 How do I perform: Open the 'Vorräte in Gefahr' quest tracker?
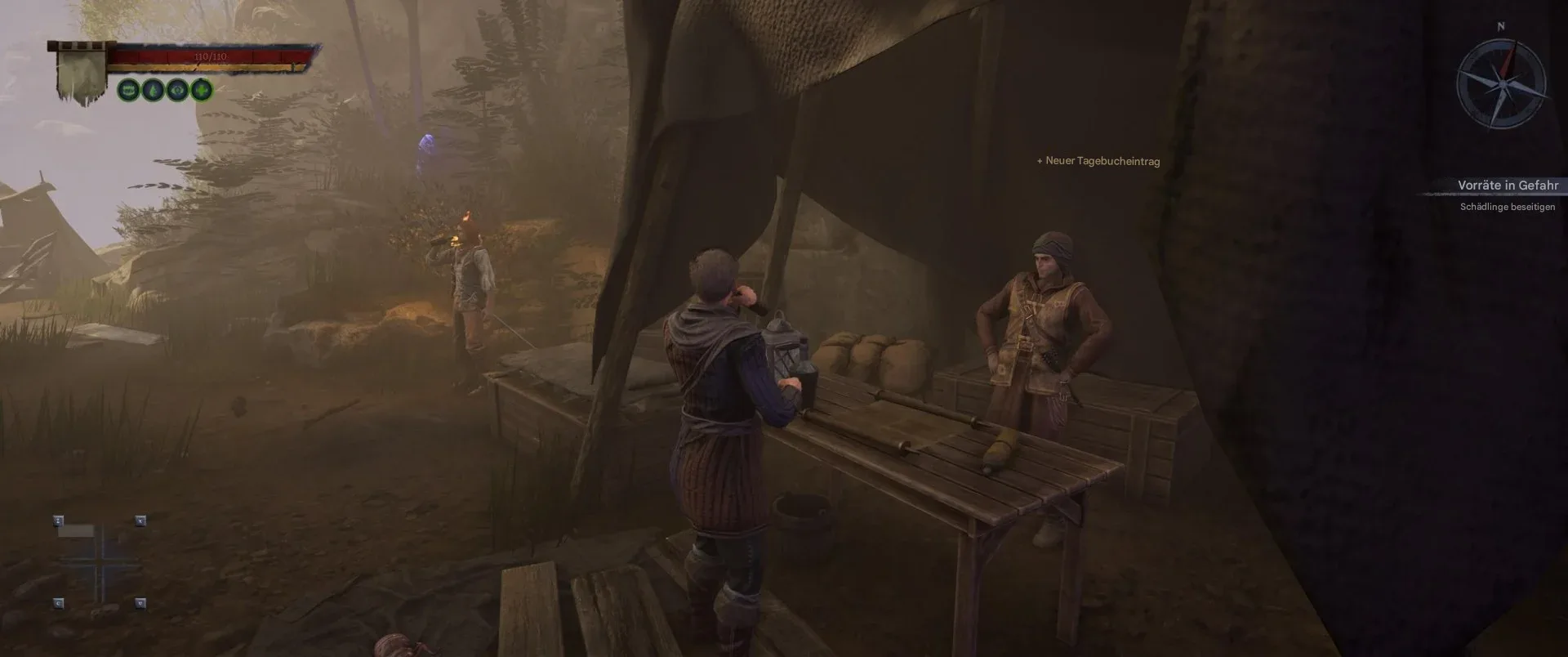[x=1508, y=185]
